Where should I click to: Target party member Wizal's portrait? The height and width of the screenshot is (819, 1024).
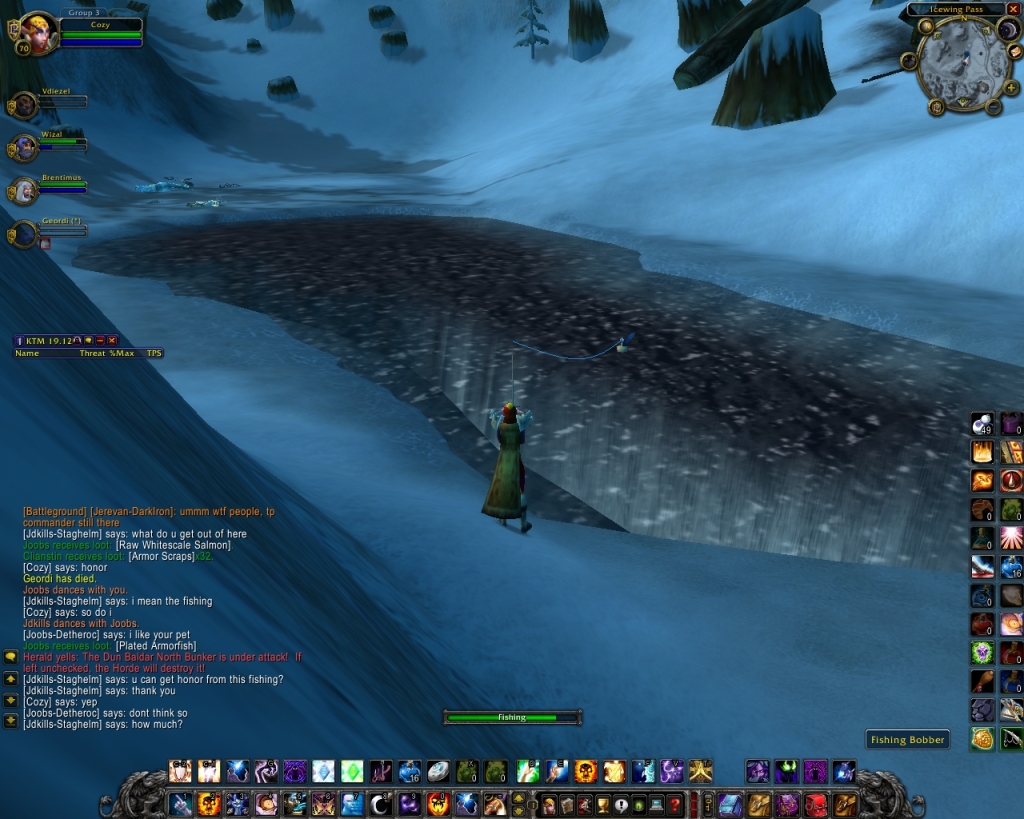24,148
